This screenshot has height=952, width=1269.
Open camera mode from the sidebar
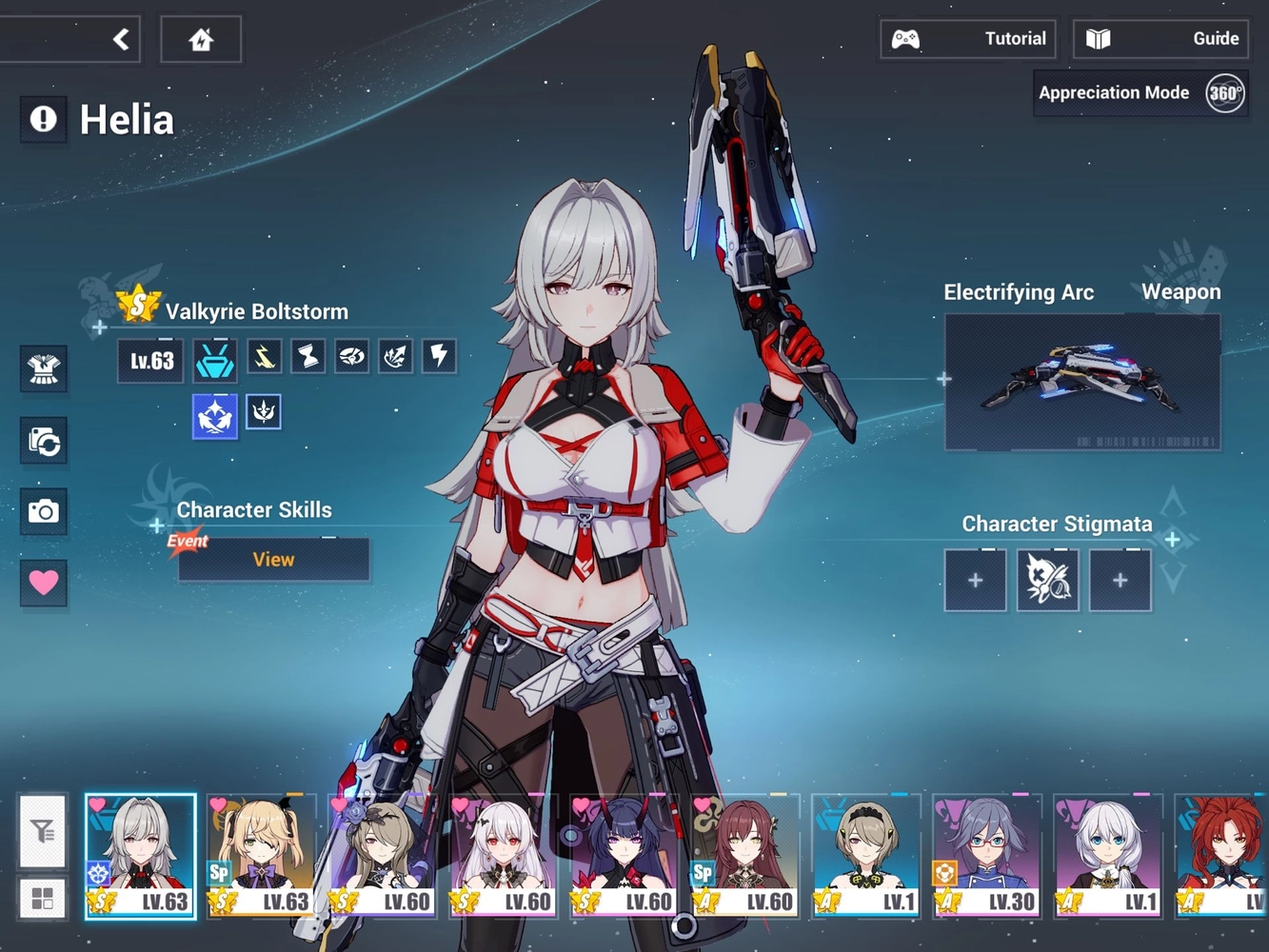pos(43,511)
